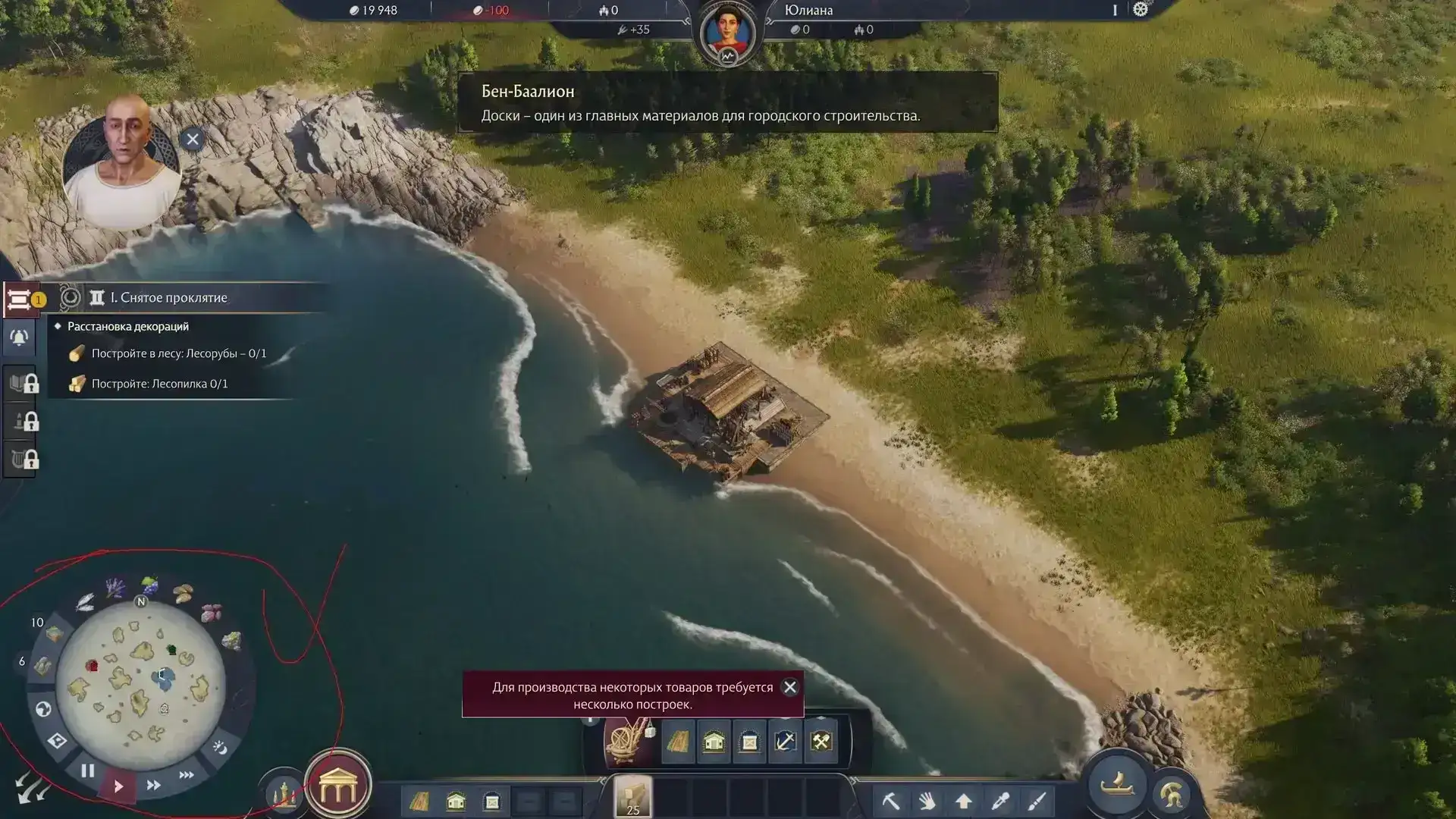Click the Юлиана player portrait

coord(727,33)
